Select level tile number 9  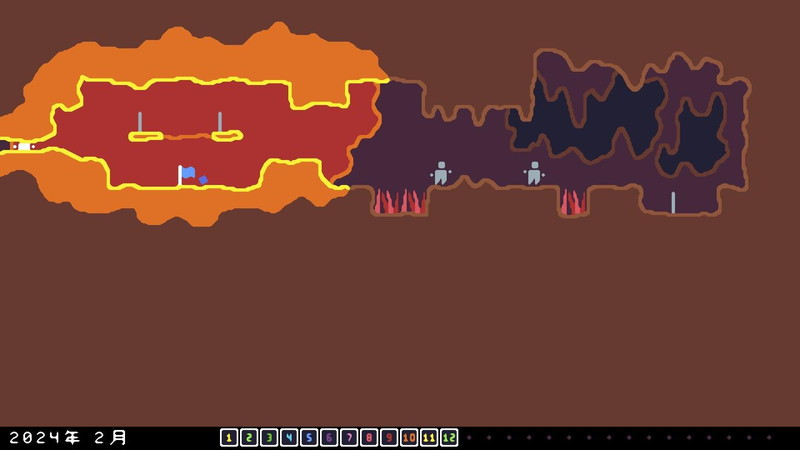389,438
